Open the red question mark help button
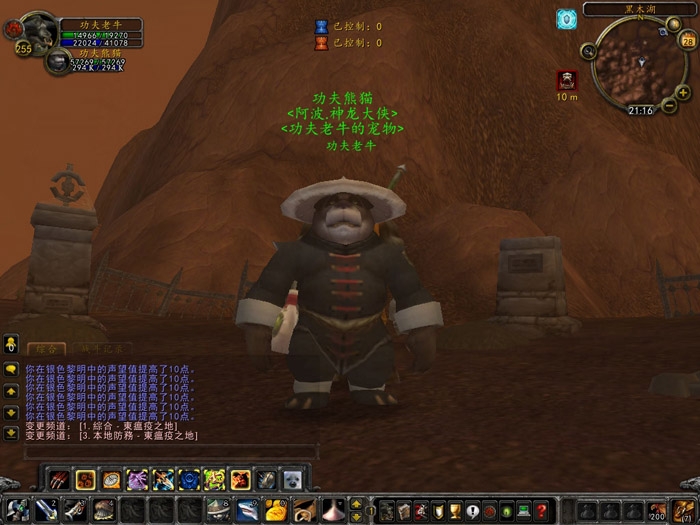Screen dimensions: 700x525 541,510
